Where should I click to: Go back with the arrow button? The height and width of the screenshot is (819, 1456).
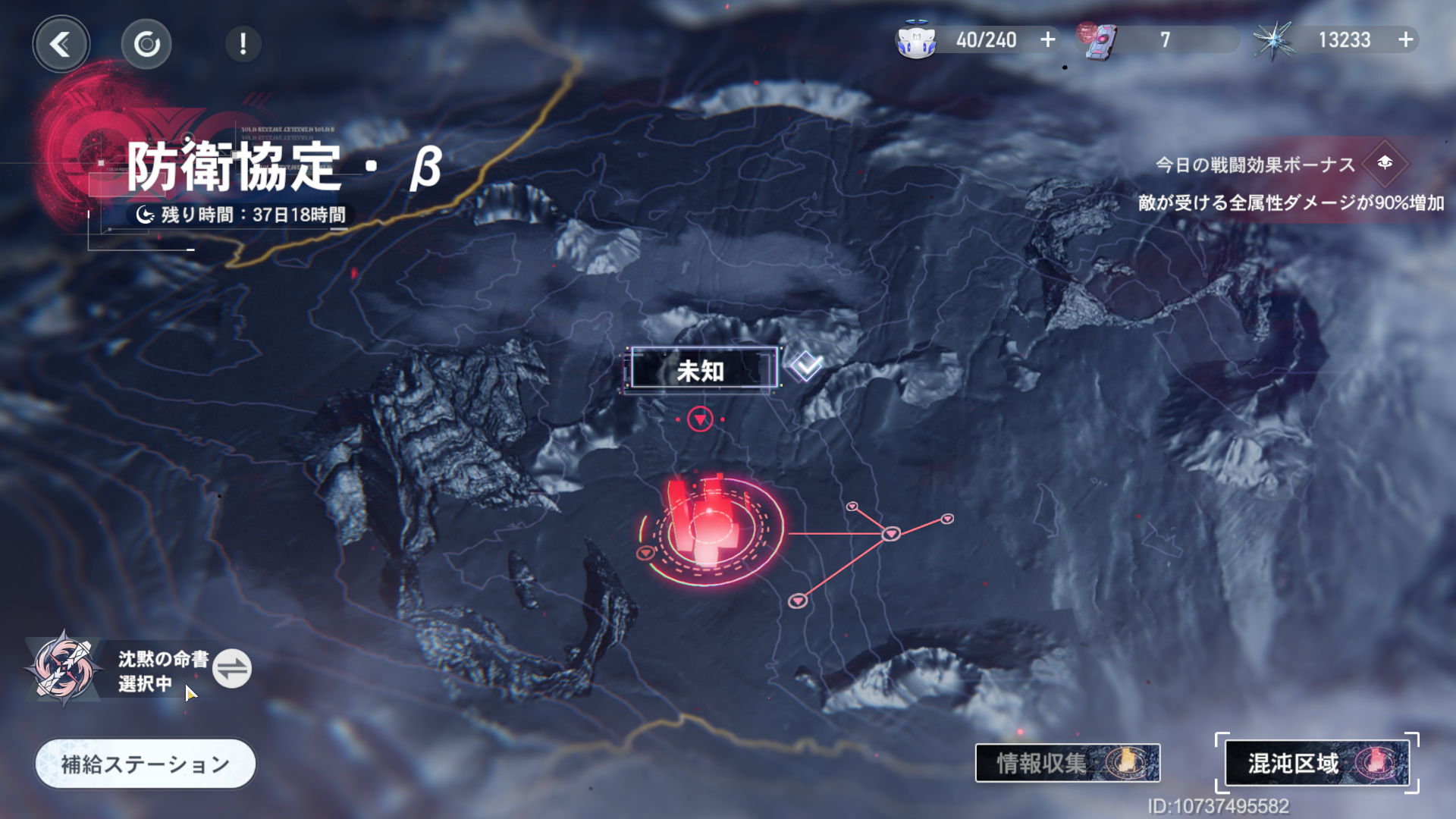coord(61,44)
